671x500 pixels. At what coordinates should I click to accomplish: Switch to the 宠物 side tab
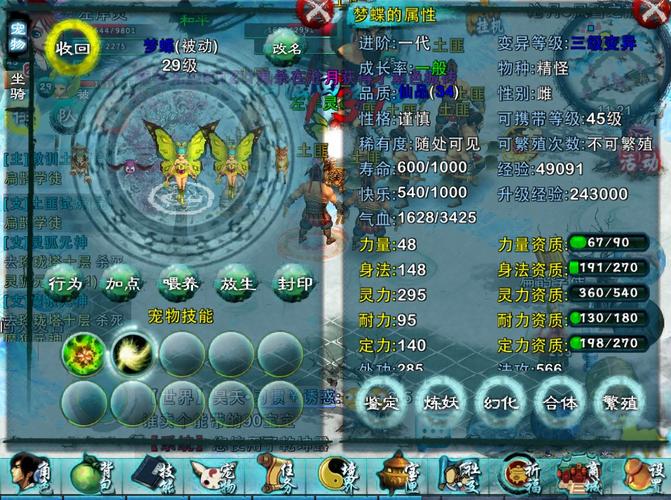pos(17,38)
